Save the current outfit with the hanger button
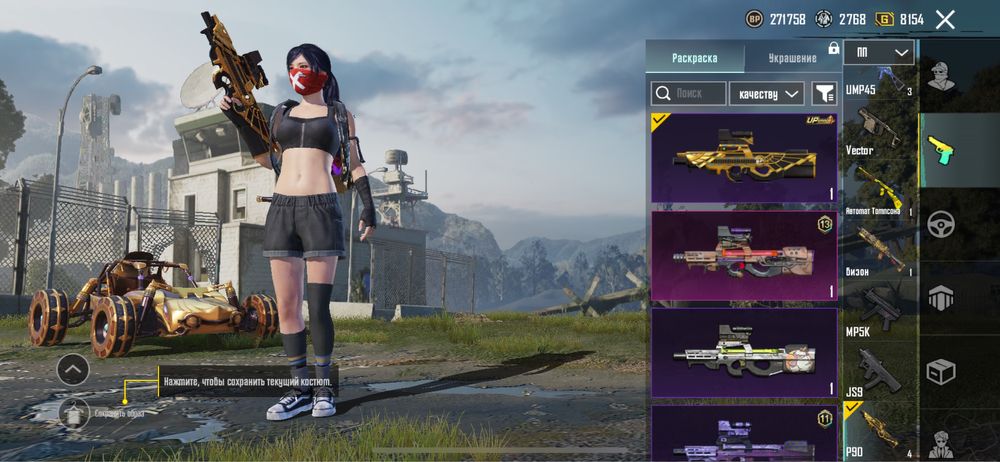Viewport: 1000px width, 462px height. click(x=74, y=412)
